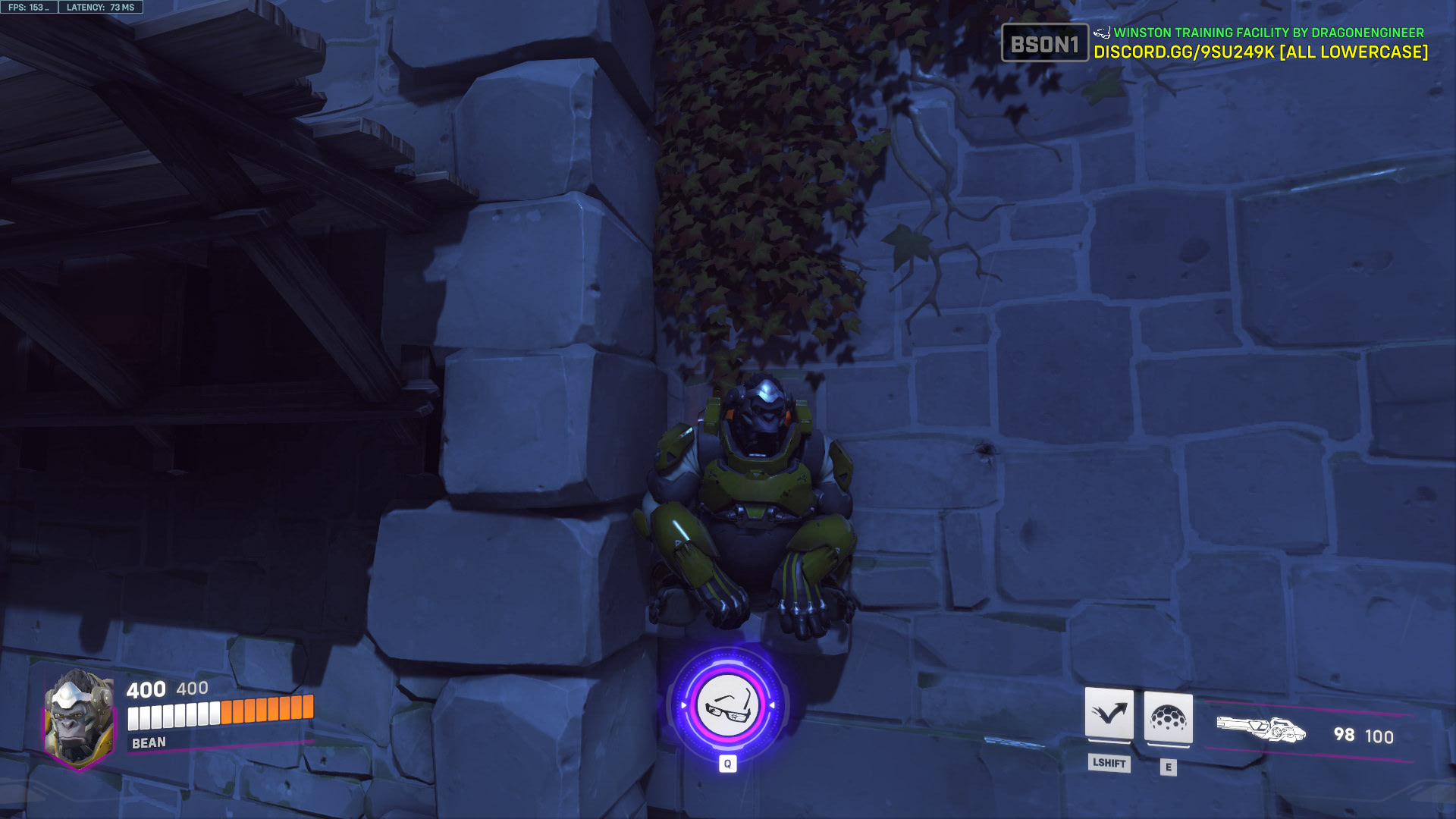Open the BSON1 lobby code panel
The width and height of the screenshot is (1456, 819).
(x=1044, y=45)
